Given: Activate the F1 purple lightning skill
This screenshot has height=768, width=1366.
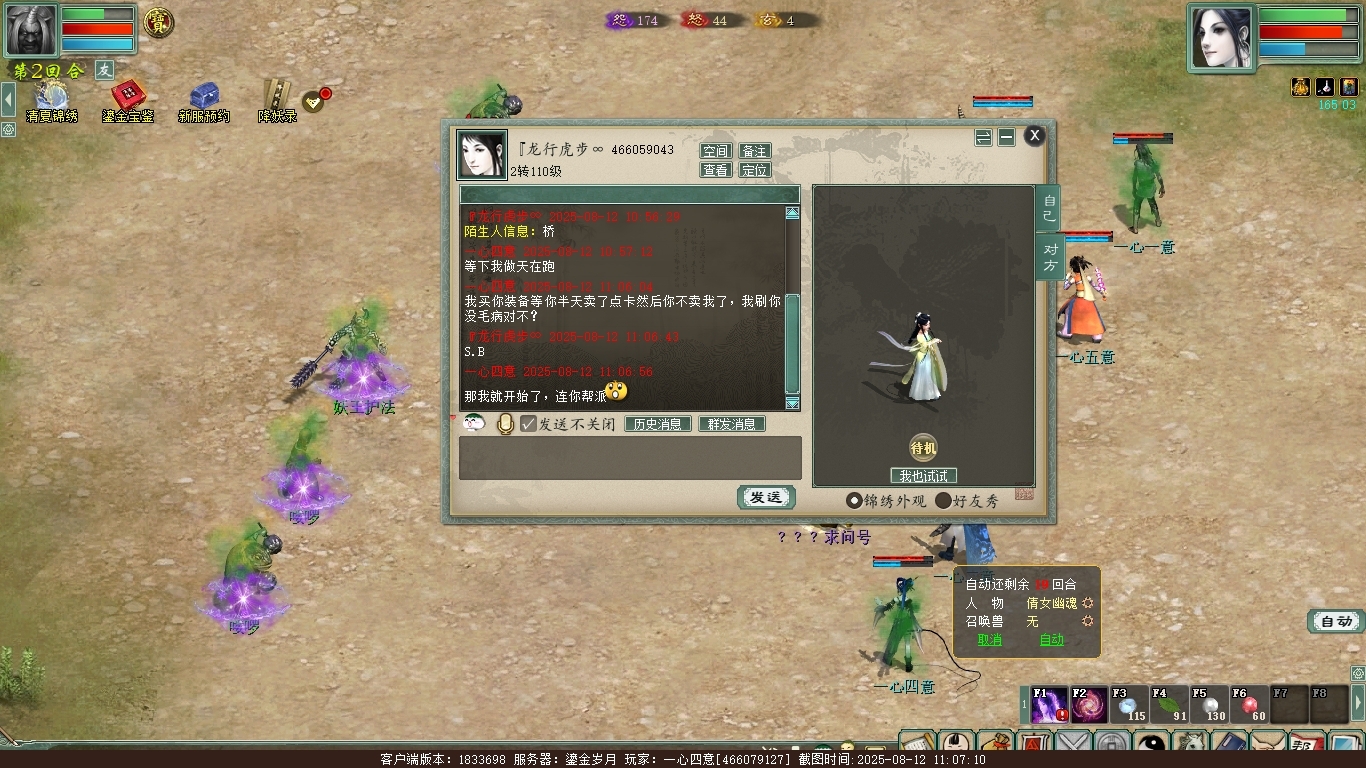Looking at the screenshot, I should tap(1049, 705).
